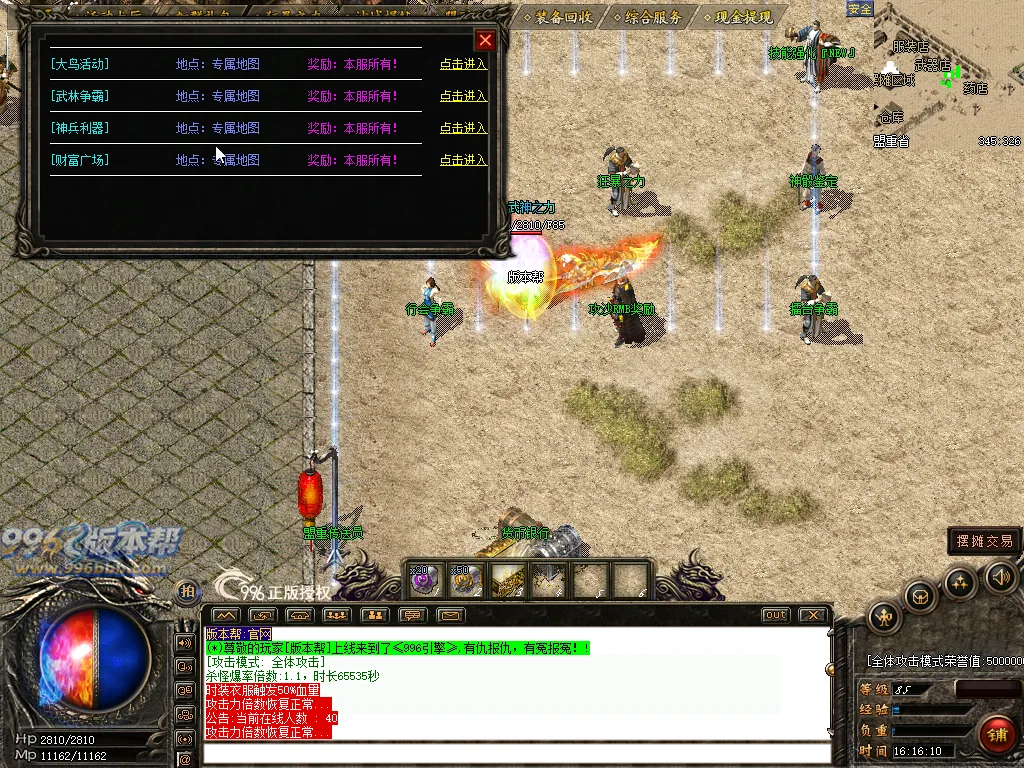The height and width of the screenshot is (768, 1024).
Task: Enter the 大鸟活动 event
Action: [x=463, y=64]
